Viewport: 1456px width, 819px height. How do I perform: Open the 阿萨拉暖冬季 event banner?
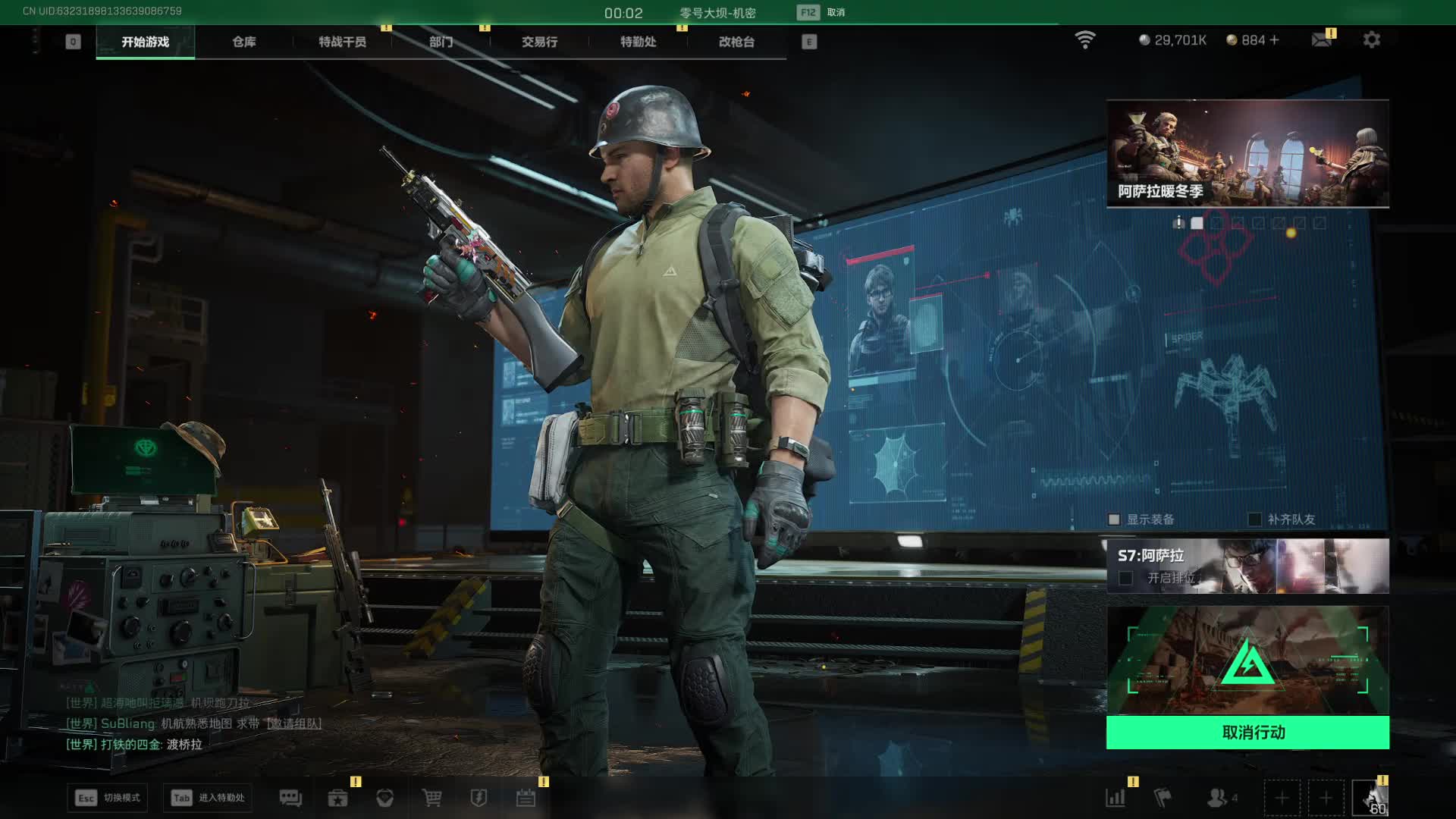click(1247, 153)
